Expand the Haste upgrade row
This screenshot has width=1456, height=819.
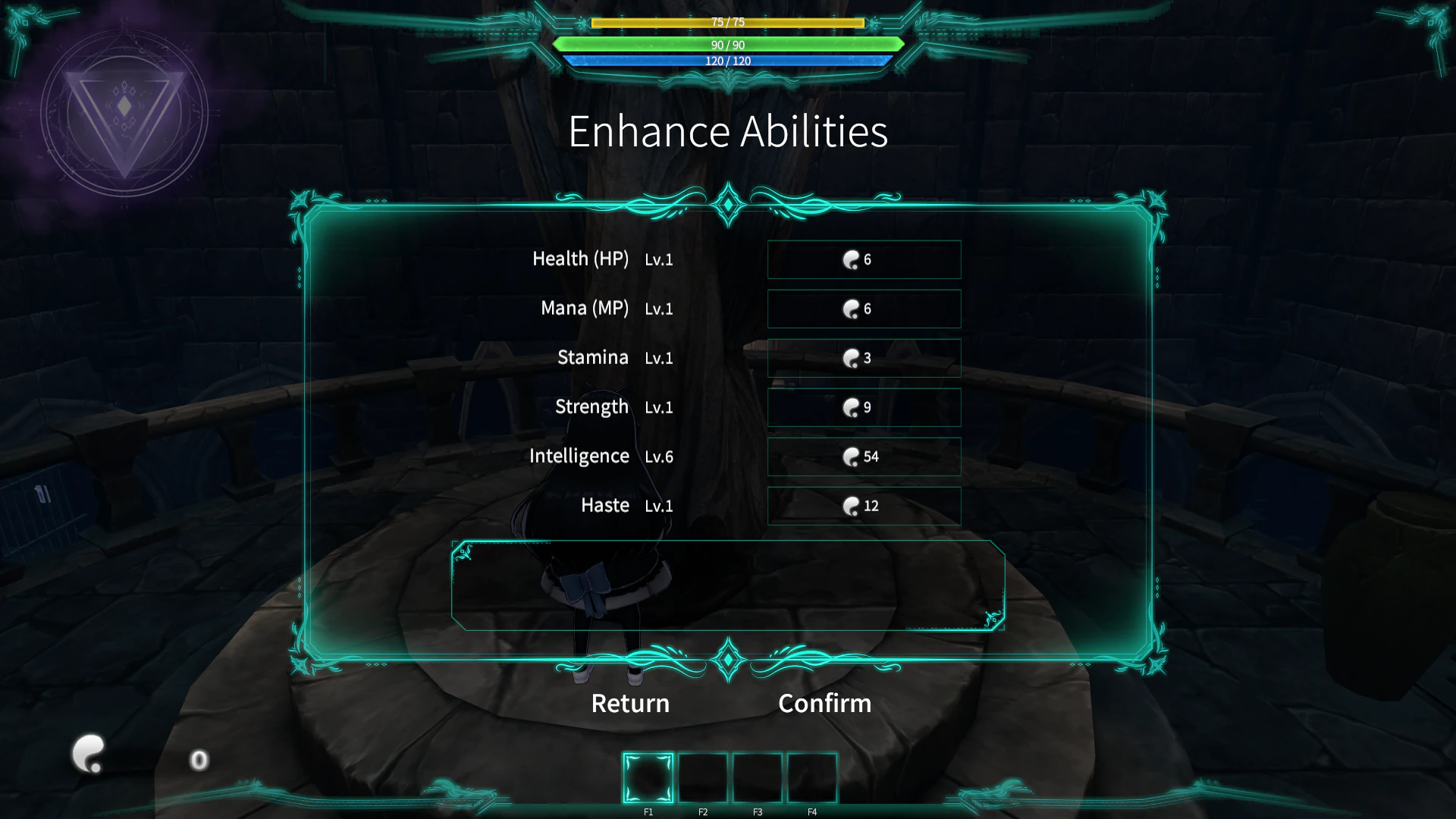click(864, 506)
